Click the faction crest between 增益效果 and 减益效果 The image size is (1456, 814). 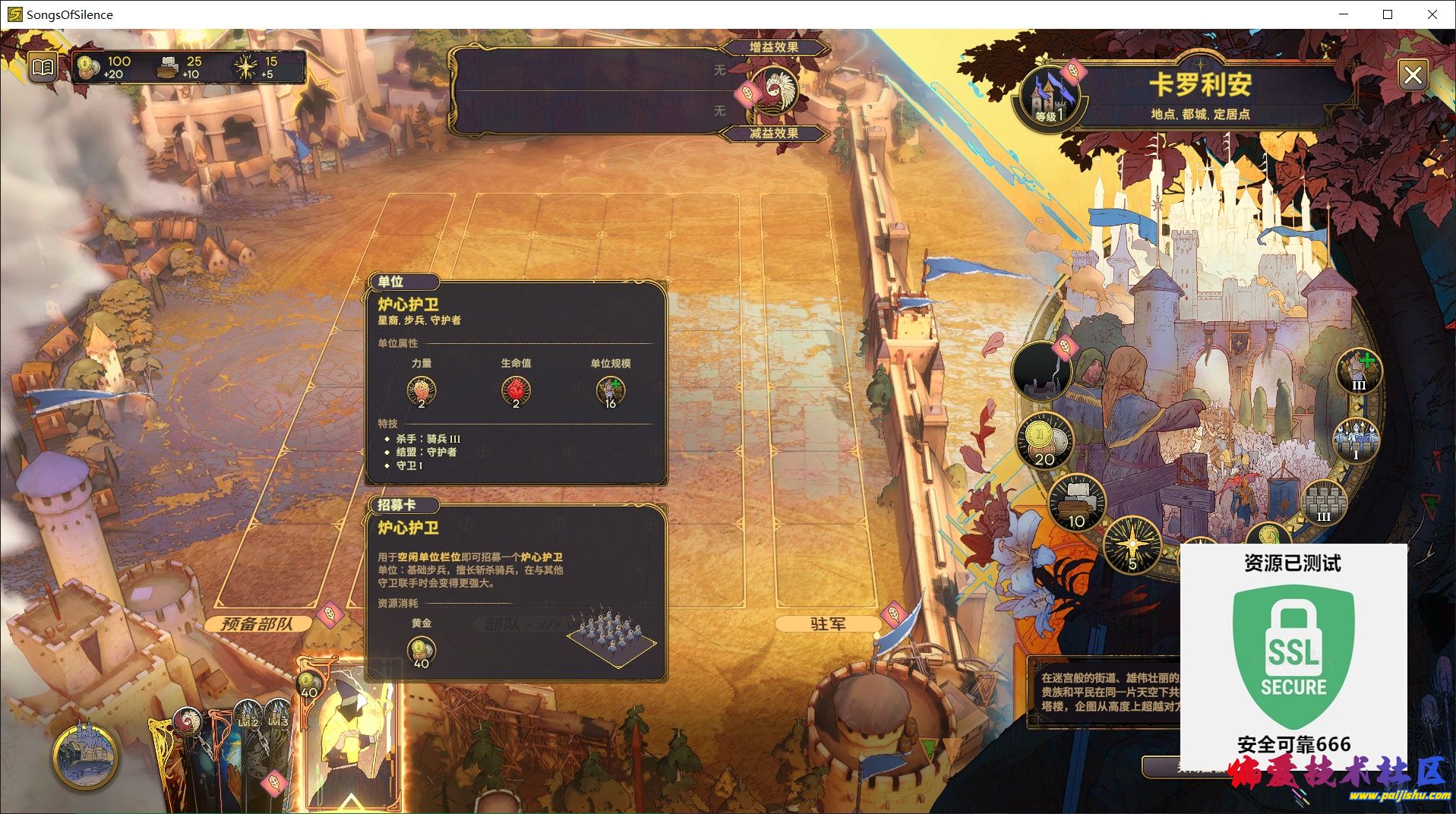pos(775,90)
